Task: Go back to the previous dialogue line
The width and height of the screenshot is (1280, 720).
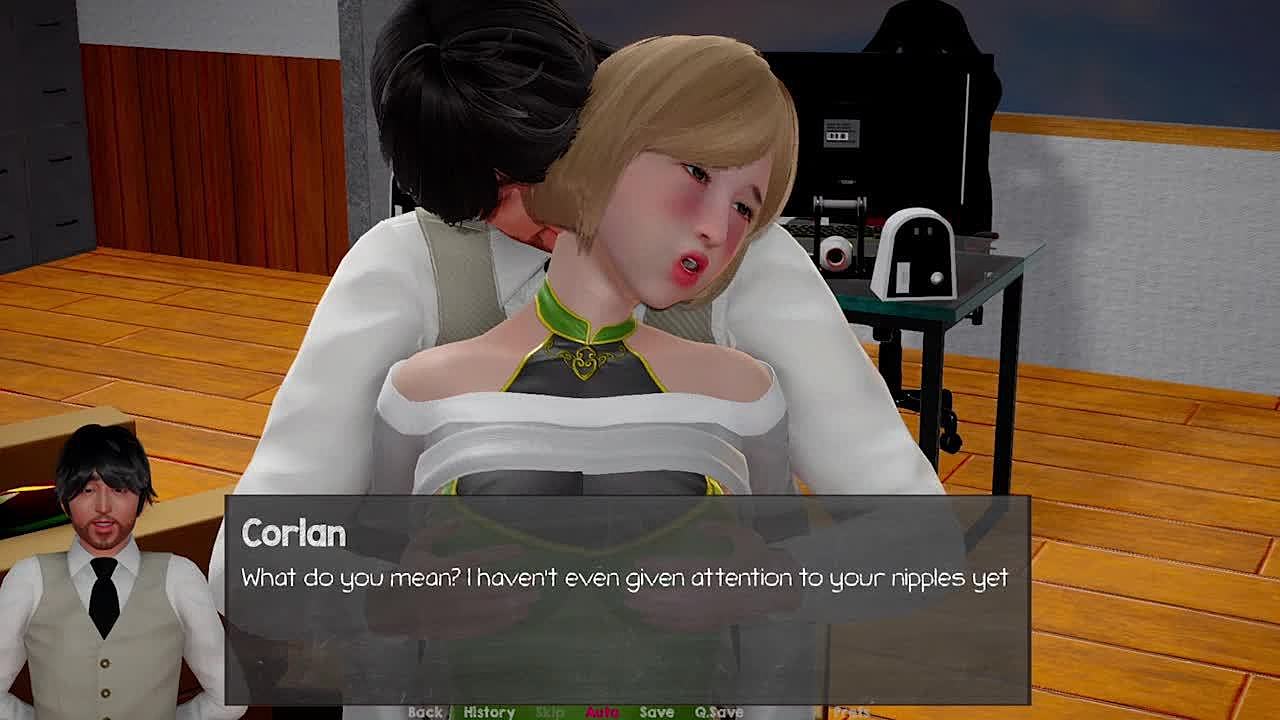Action: coord(425,712)
